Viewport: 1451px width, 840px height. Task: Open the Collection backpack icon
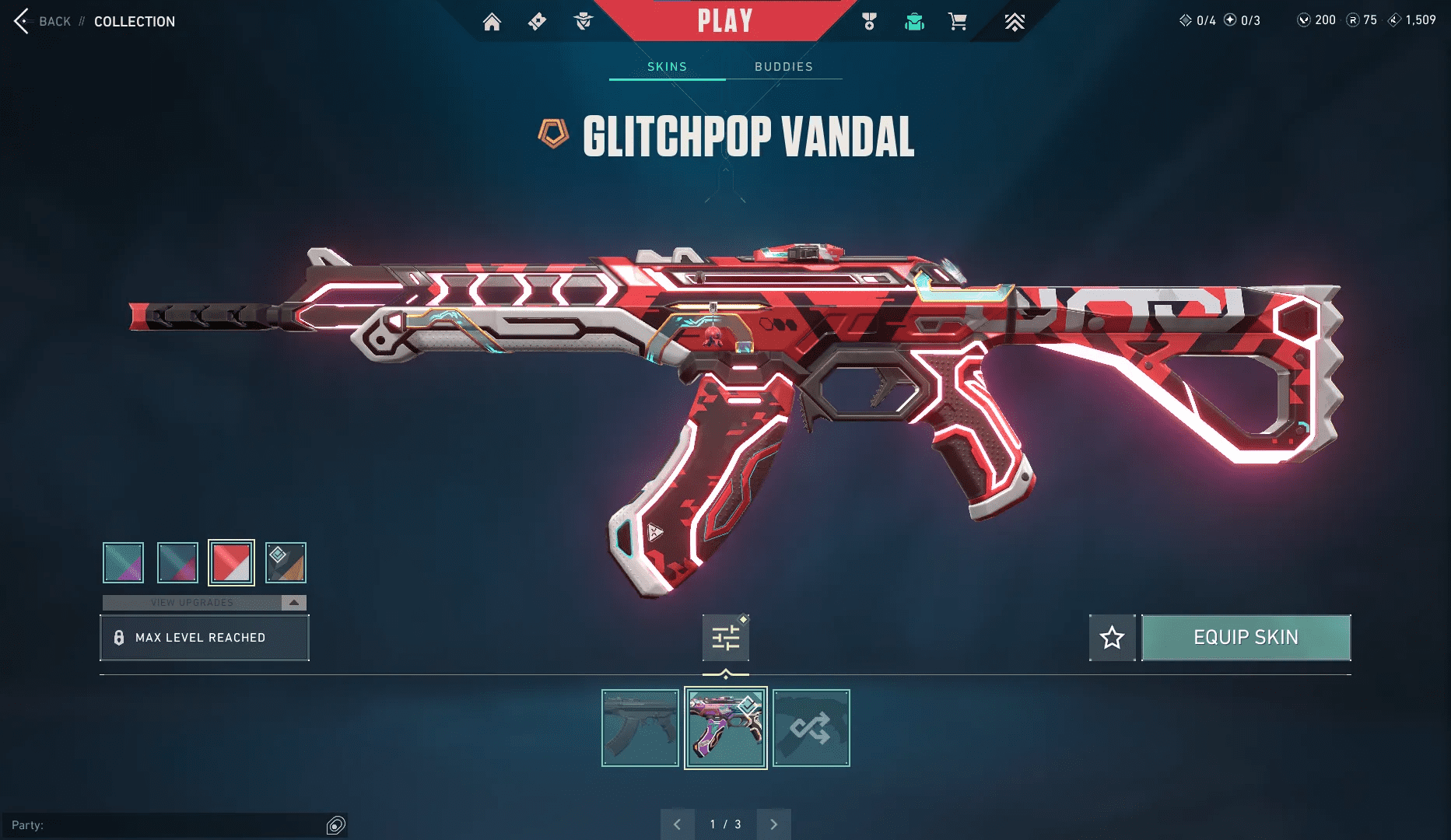point(914,22)
